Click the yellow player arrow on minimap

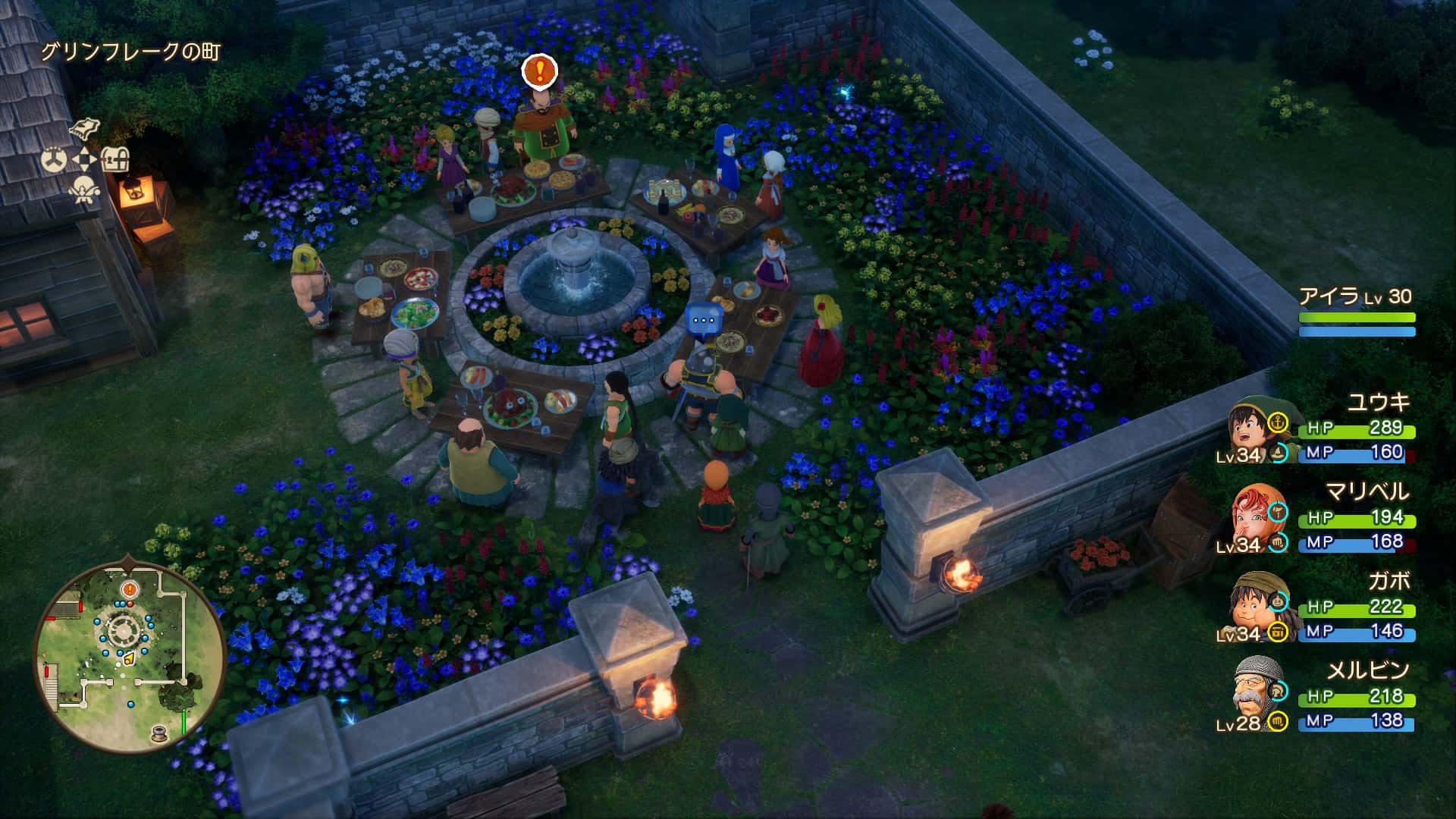[x=129, y=657]
